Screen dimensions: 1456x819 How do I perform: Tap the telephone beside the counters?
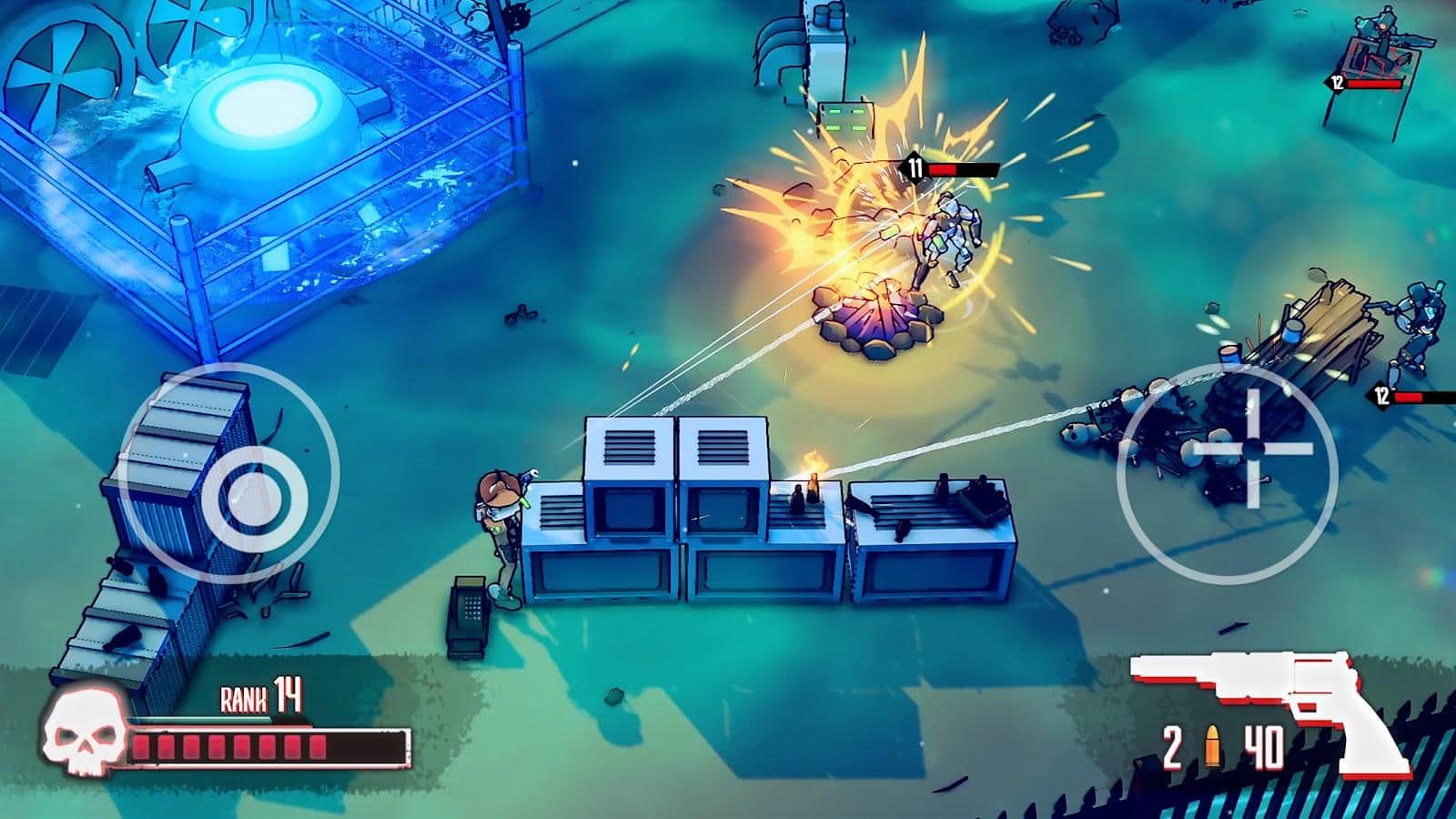[468, 605]
